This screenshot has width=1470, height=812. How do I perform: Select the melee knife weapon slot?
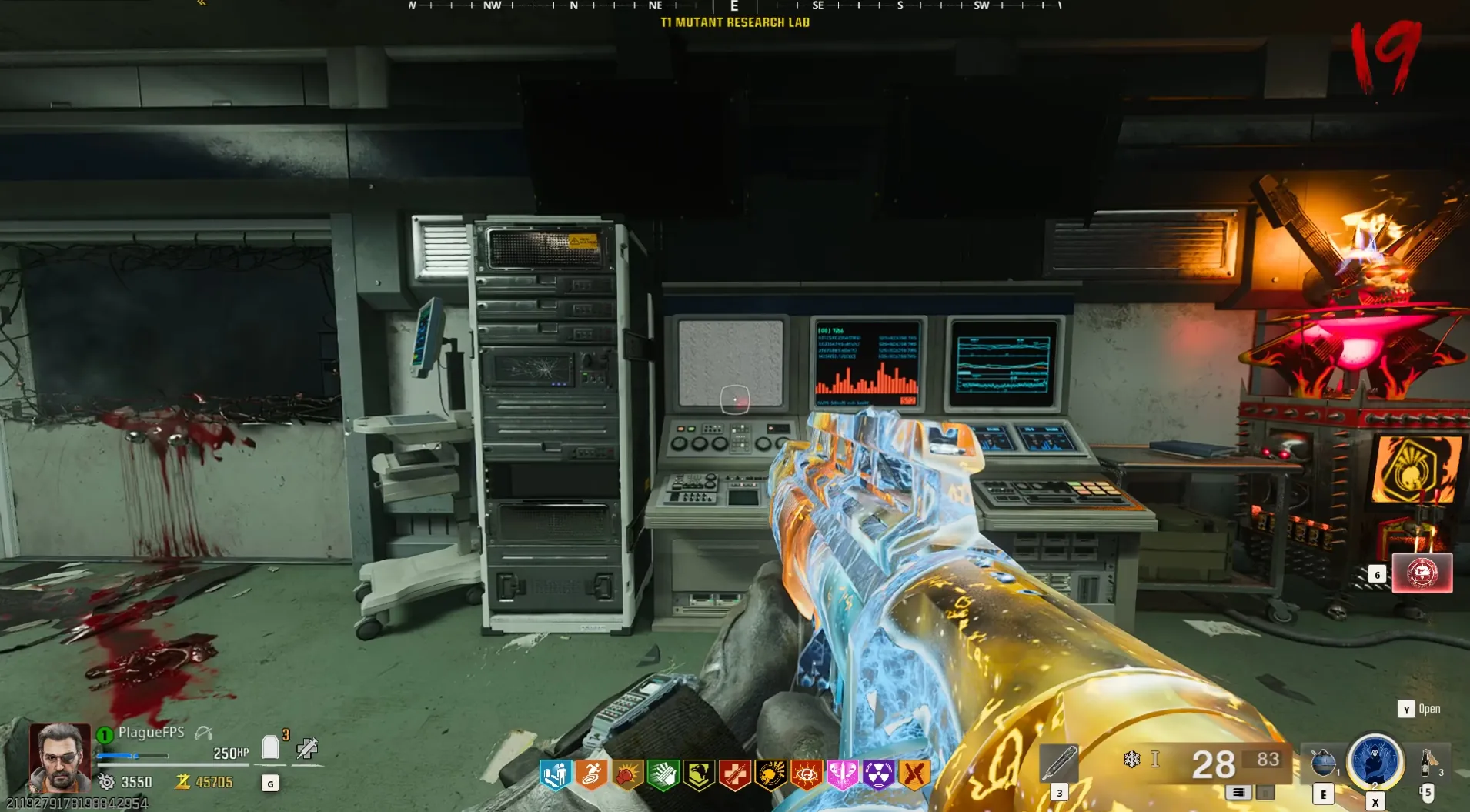(1059, 762)
